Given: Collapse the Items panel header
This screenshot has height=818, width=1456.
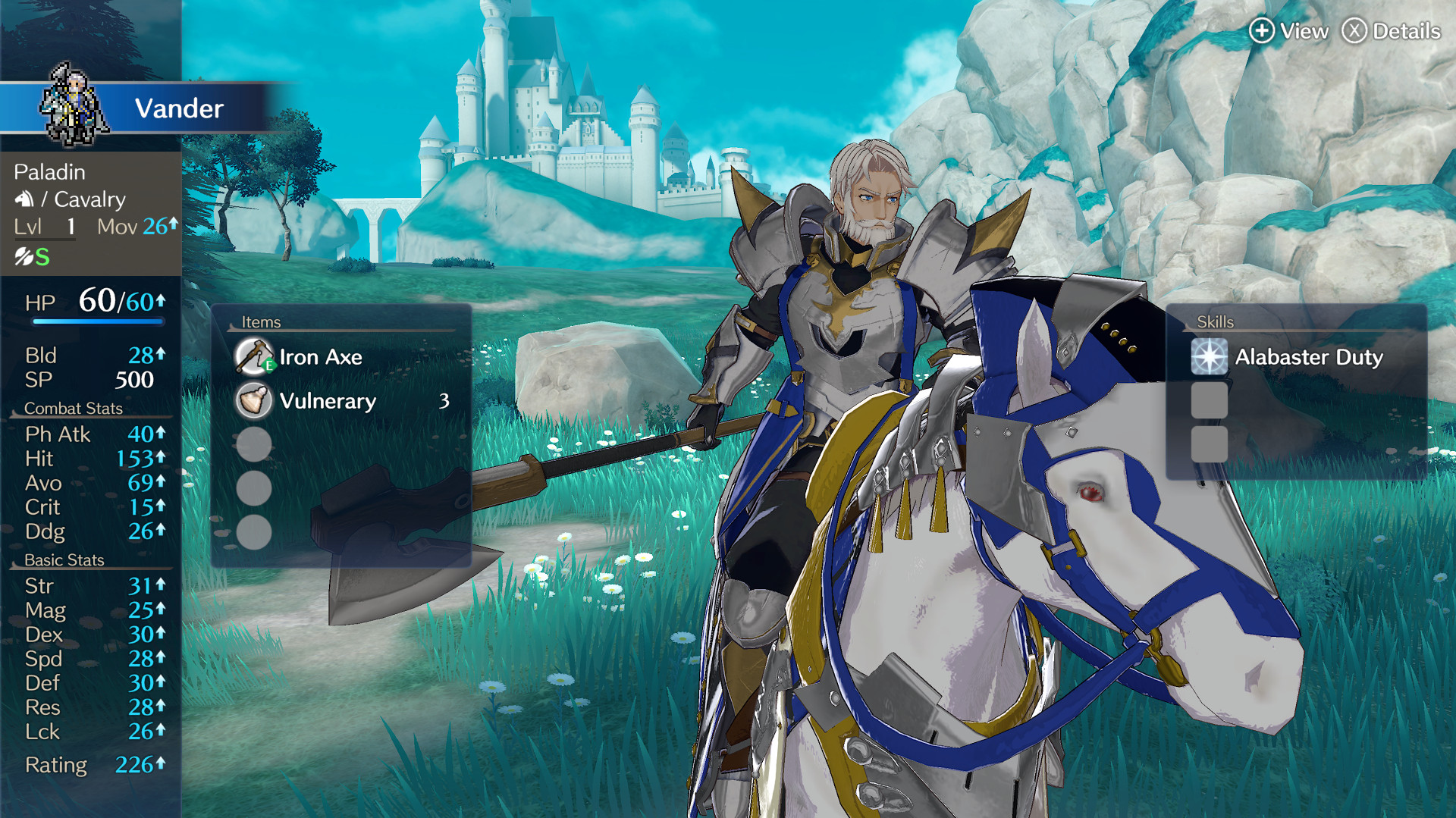Looking at the screenshot, I should tap(262, 321).
